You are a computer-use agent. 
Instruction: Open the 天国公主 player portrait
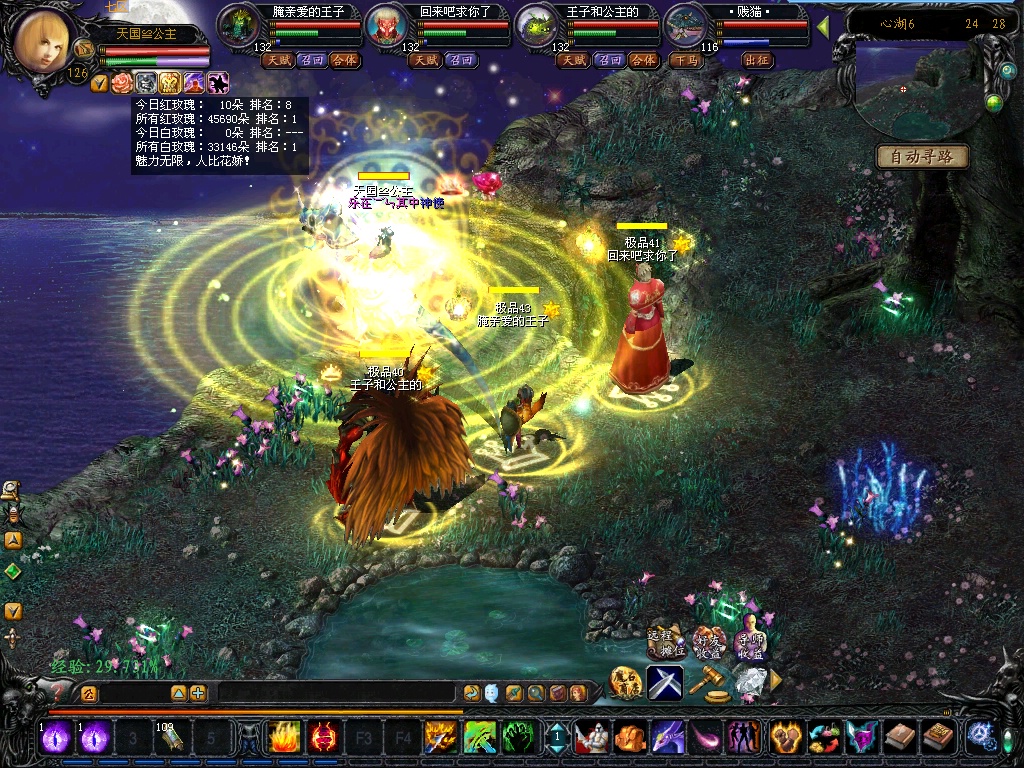44,40
